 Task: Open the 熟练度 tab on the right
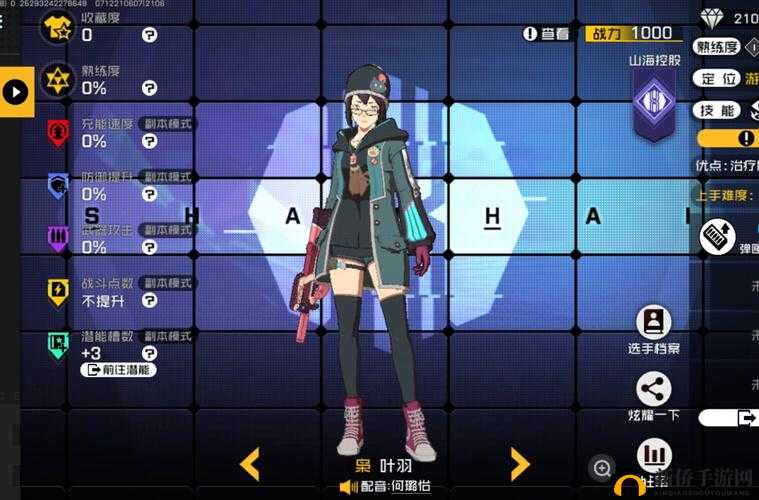[x=718, y=47]
